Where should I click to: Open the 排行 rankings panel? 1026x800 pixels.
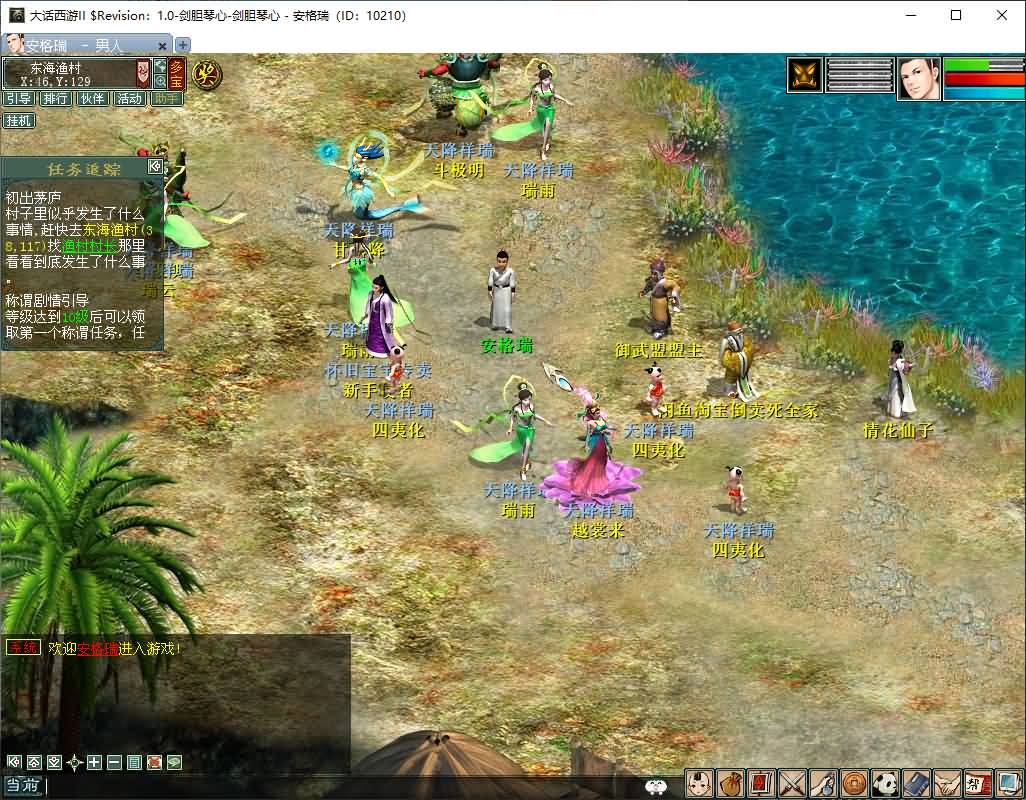(x=55, y=98)
